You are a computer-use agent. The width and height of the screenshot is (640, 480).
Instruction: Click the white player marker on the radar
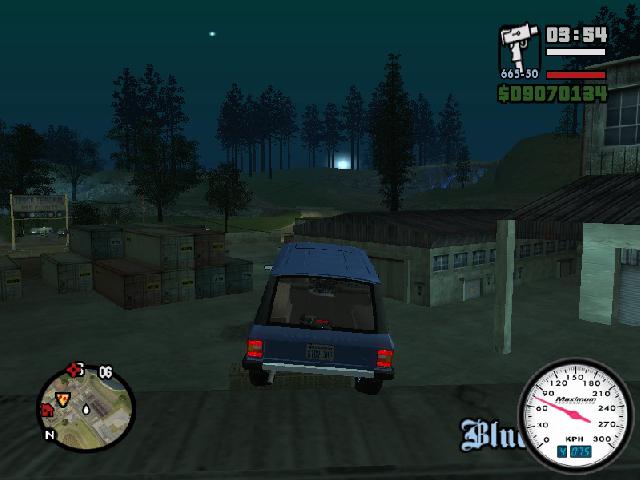87,409
